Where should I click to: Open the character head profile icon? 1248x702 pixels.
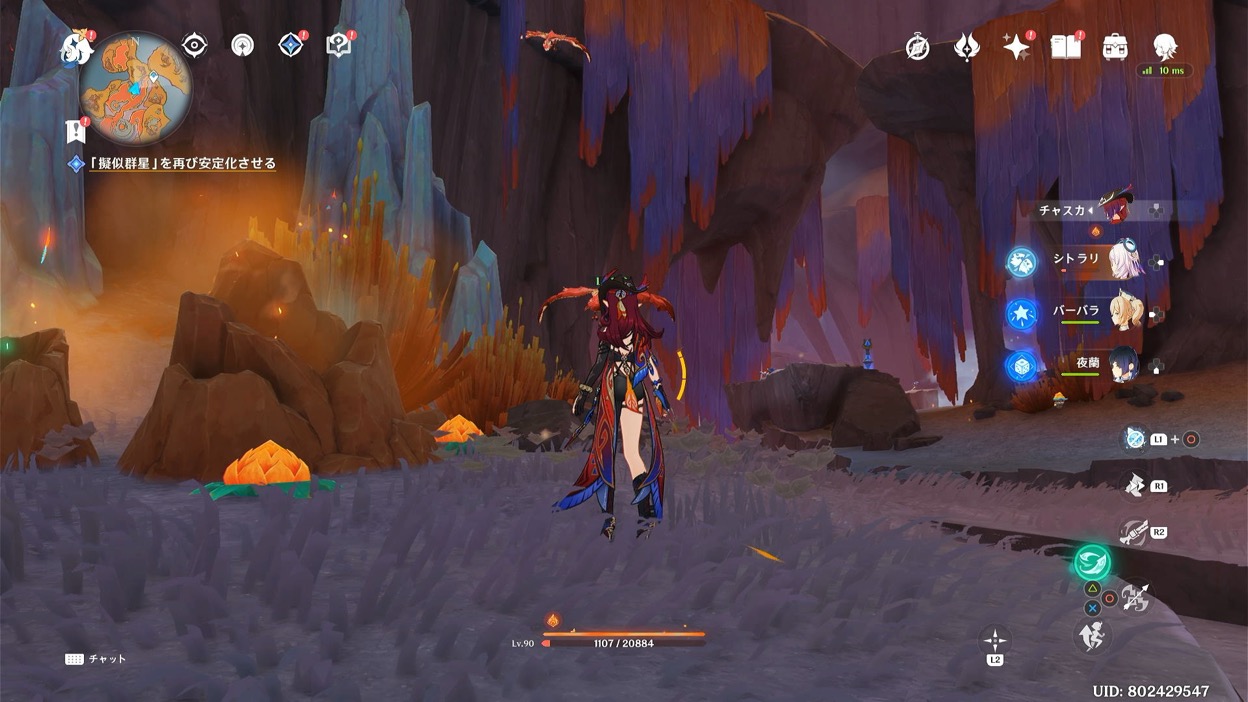click(1164, 46)
